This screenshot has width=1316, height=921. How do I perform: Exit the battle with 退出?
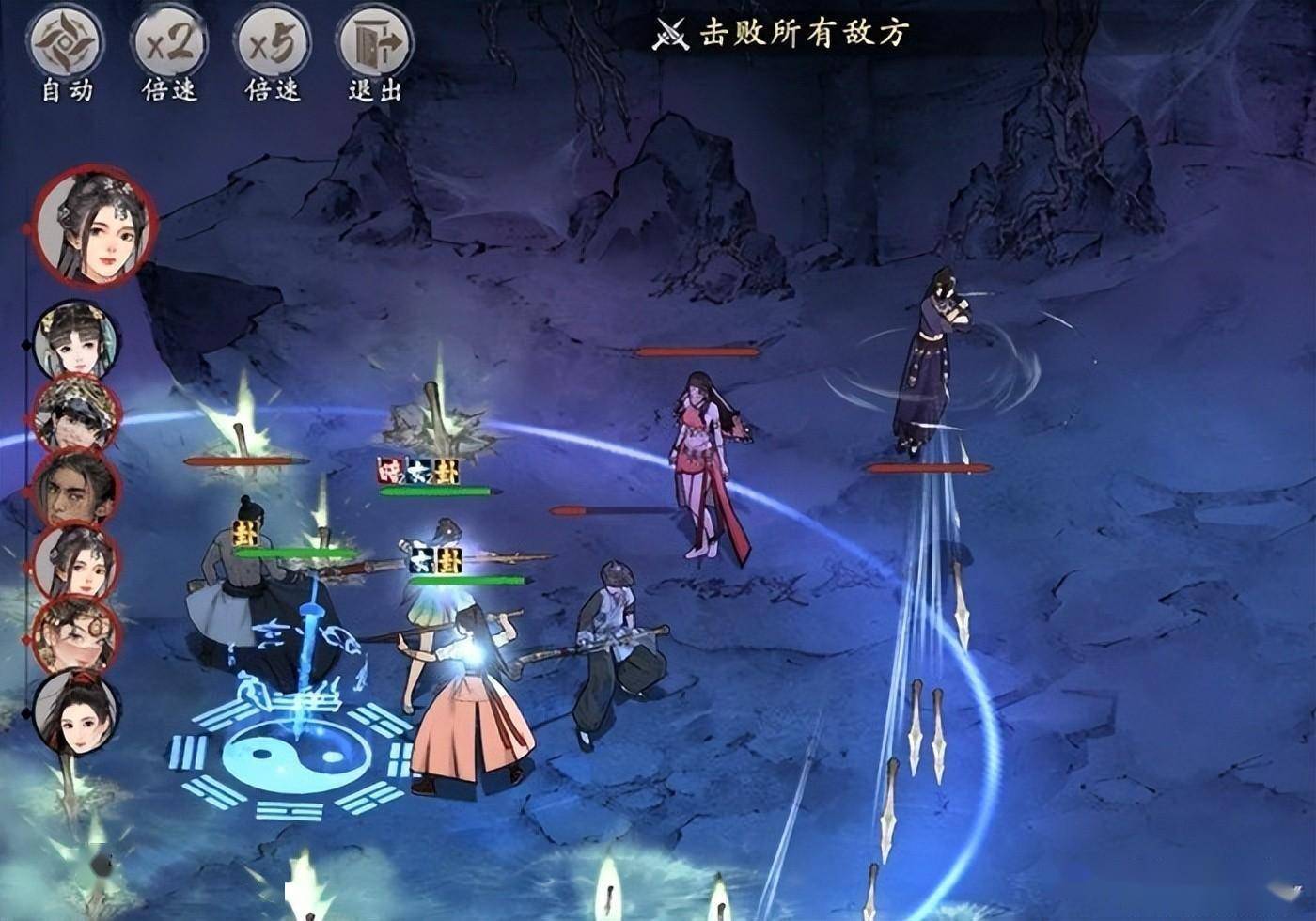click(375, 43)
